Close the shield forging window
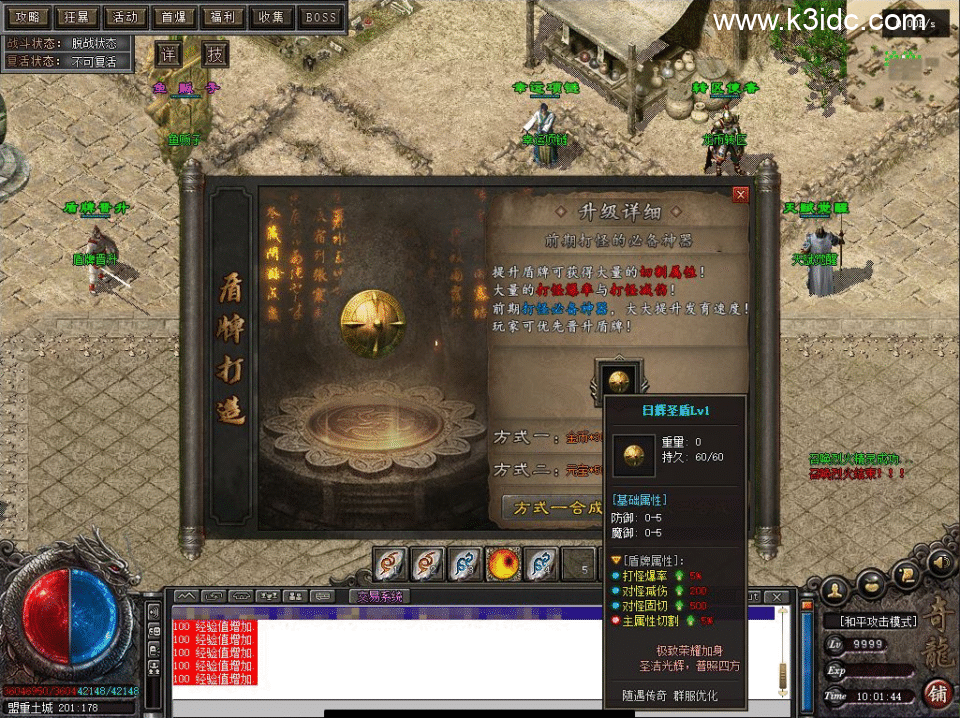Image resolution: width=960 pixels, height=718 pixels. click(x=741, y=194)
